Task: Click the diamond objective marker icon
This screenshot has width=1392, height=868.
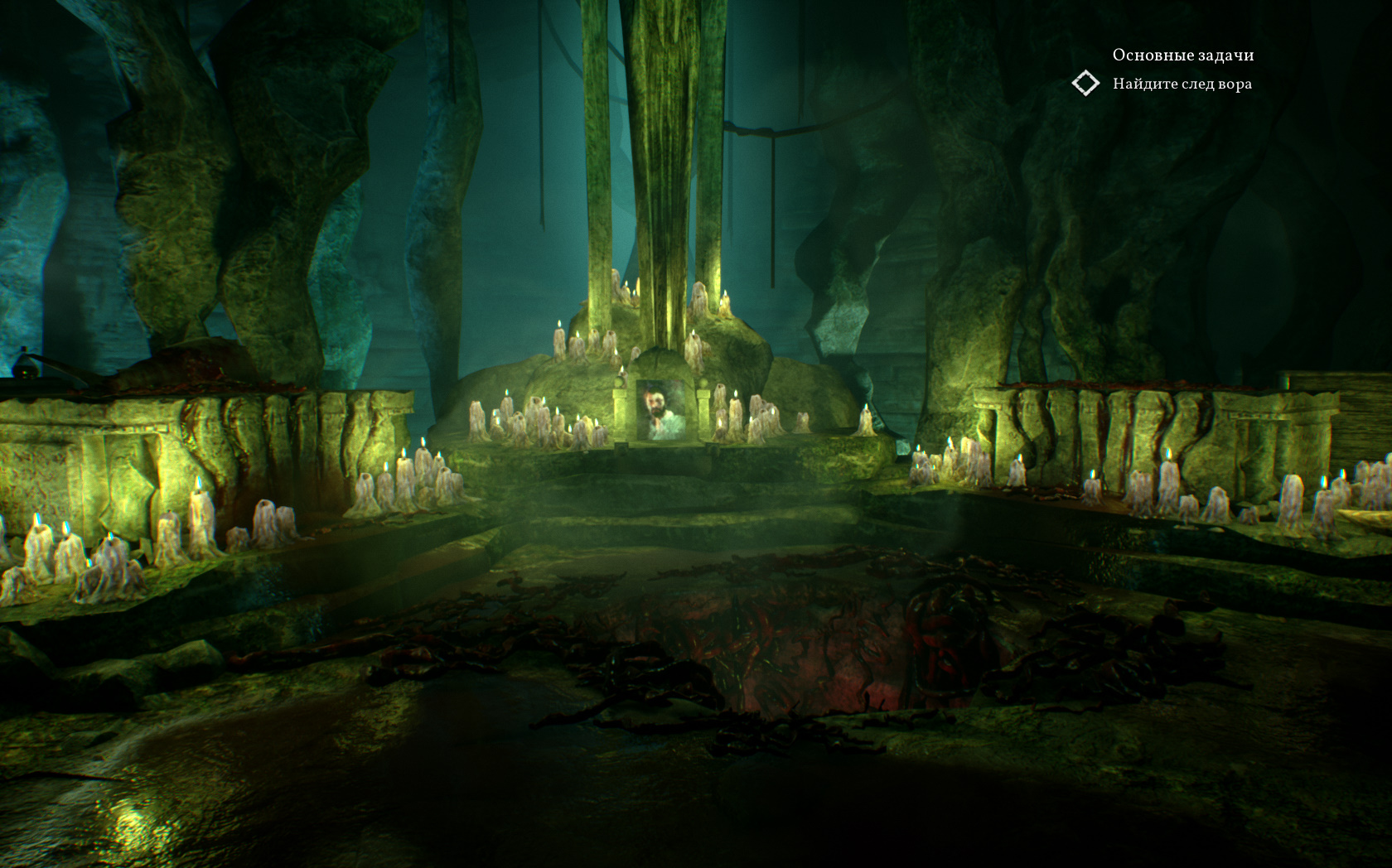Action: (1085, 84)
